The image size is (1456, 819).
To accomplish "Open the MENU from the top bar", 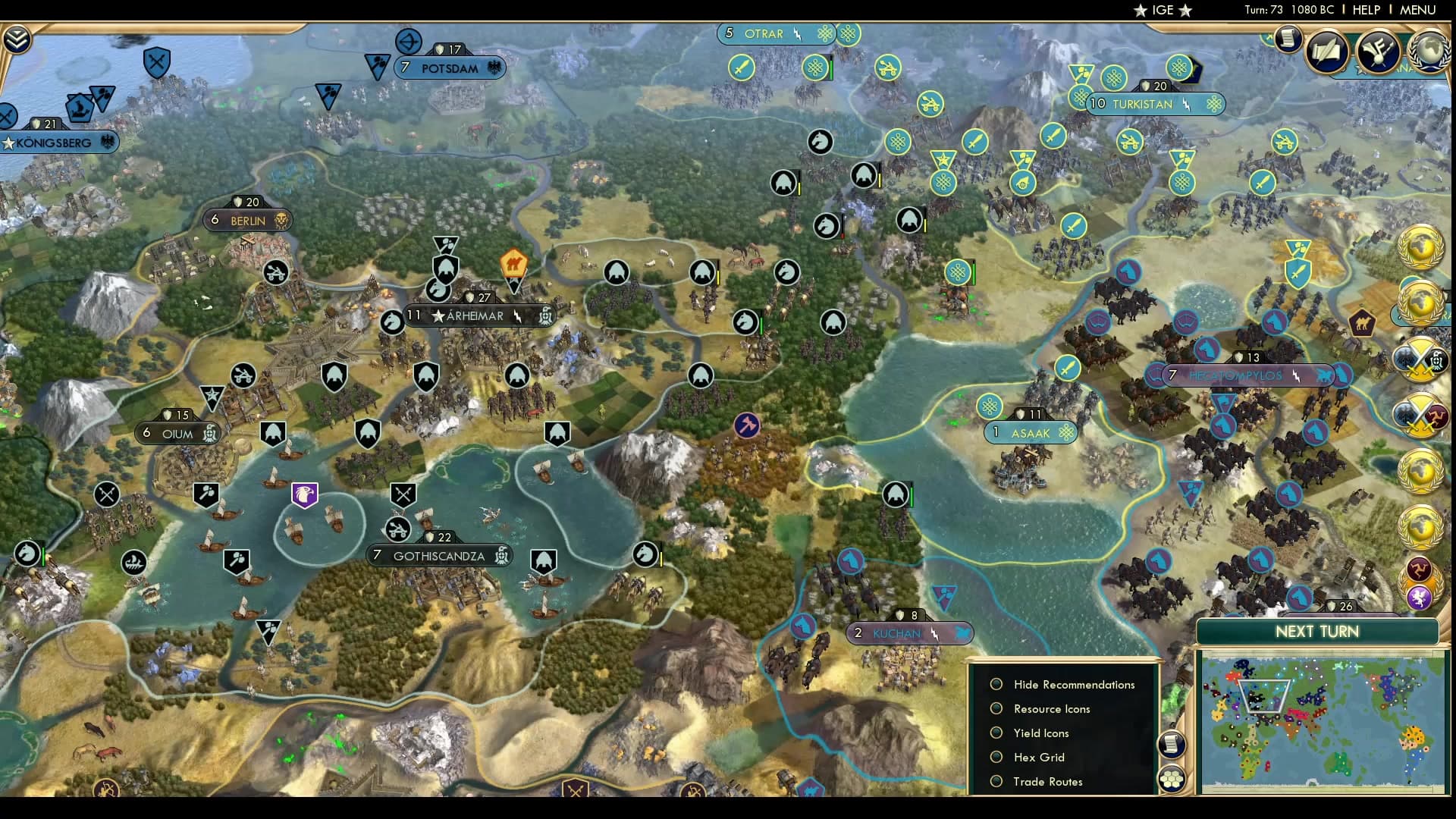I will point(1417,10).
